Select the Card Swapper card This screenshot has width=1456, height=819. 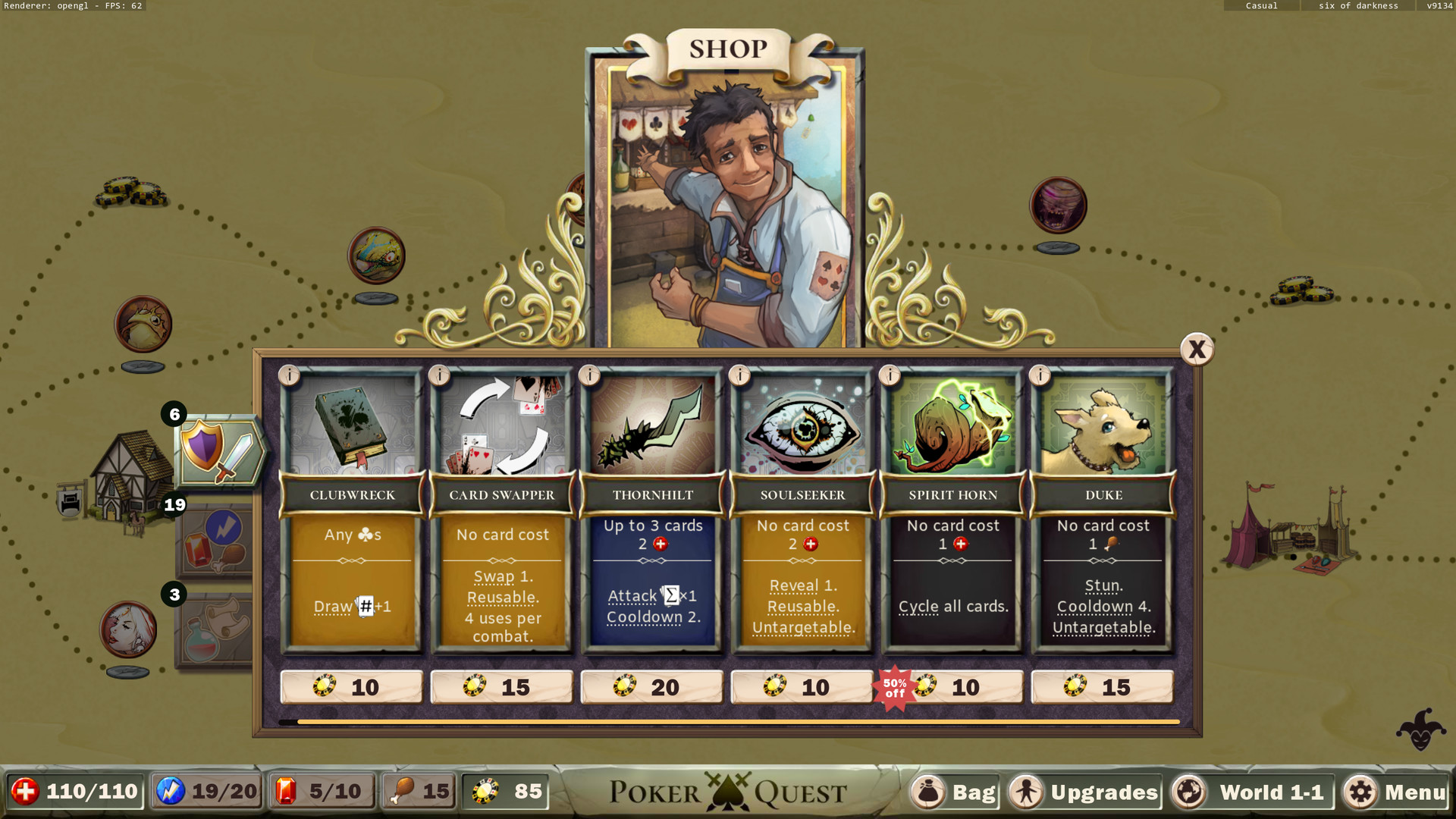point(502,510)
